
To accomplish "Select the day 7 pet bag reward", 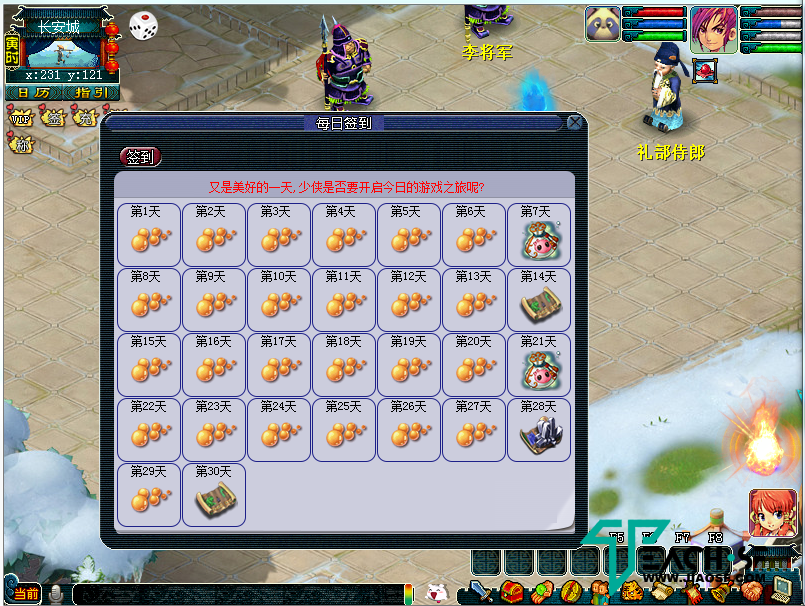I will [x=539, y=235].
